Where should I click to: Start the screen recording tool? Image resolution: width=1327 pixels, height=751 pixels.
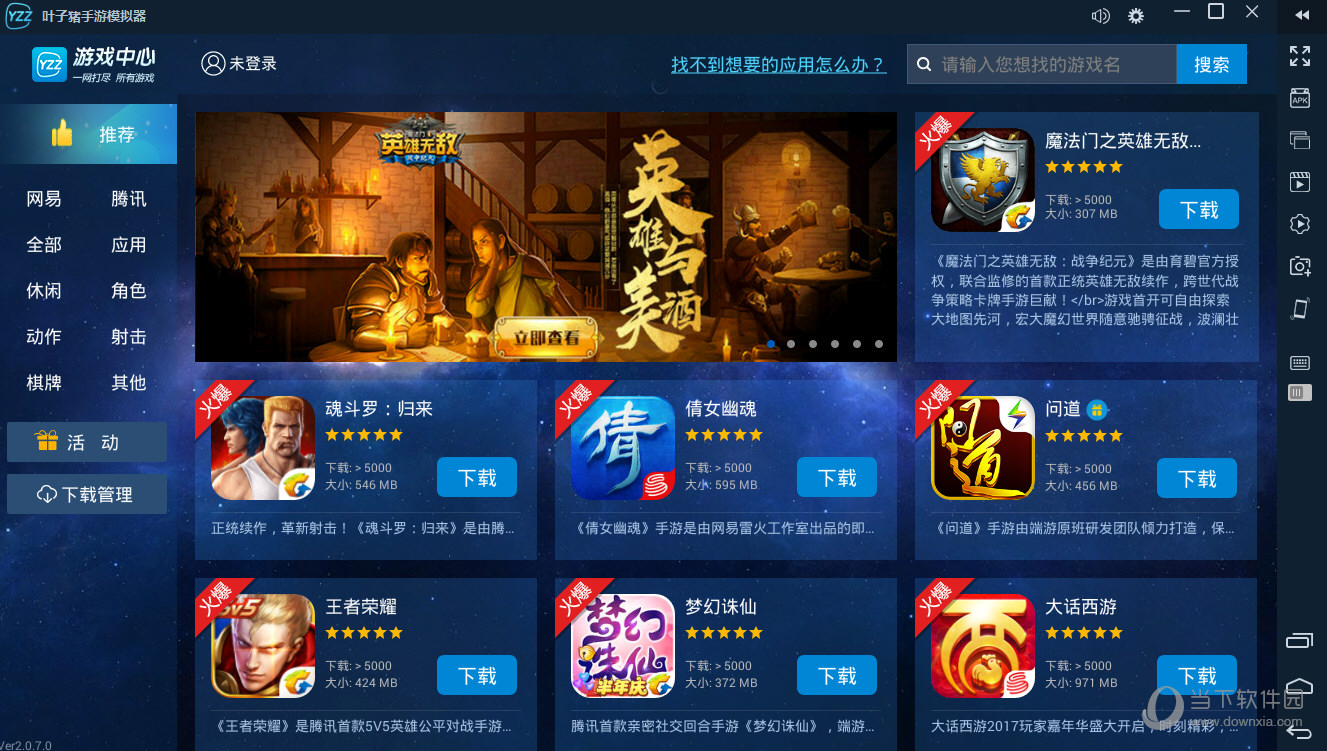1300,182
